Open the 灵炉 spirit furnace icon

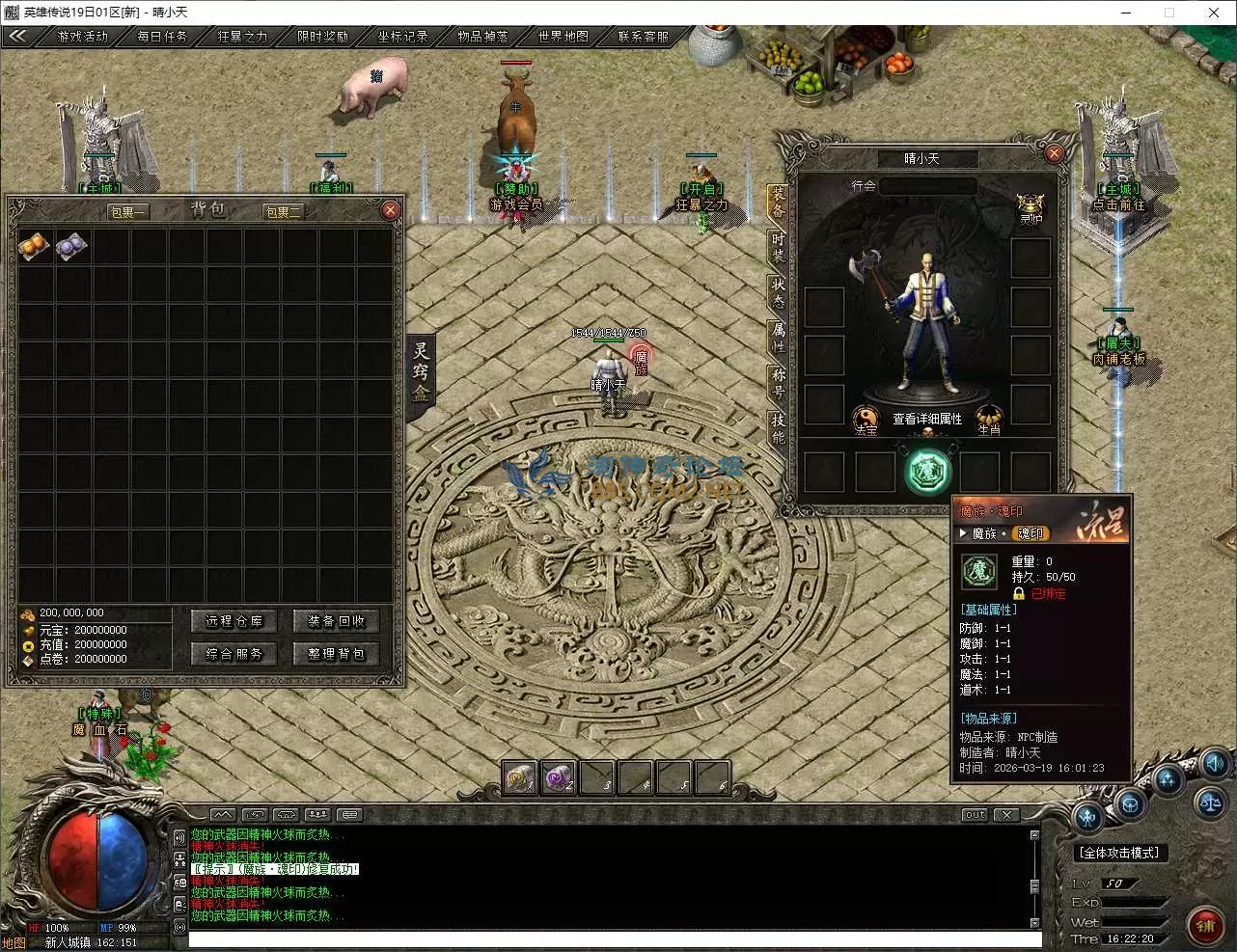[x=1031, y=207]
